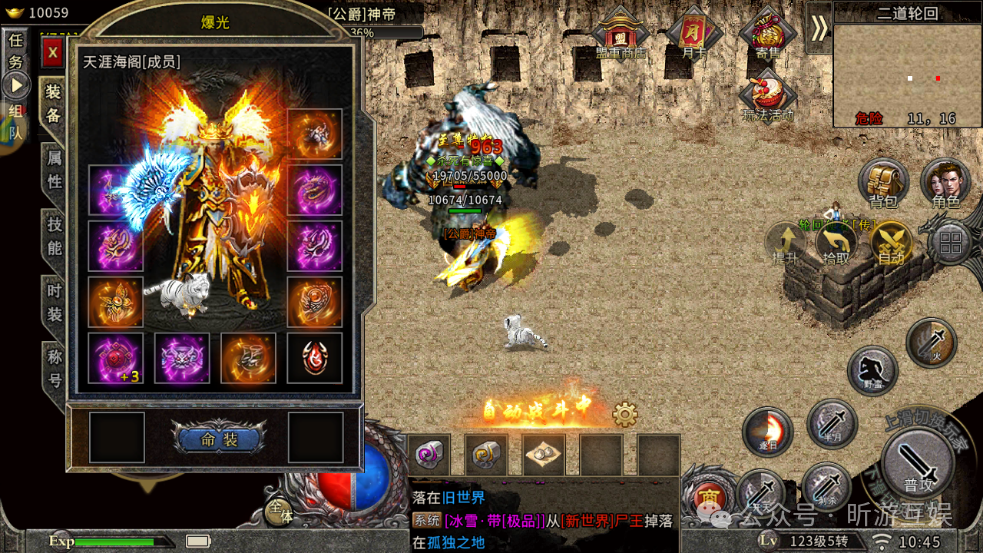This screenshot has width=983, height=553.
Task: Open auto-battle settings gear
Action: coord(625,414)
